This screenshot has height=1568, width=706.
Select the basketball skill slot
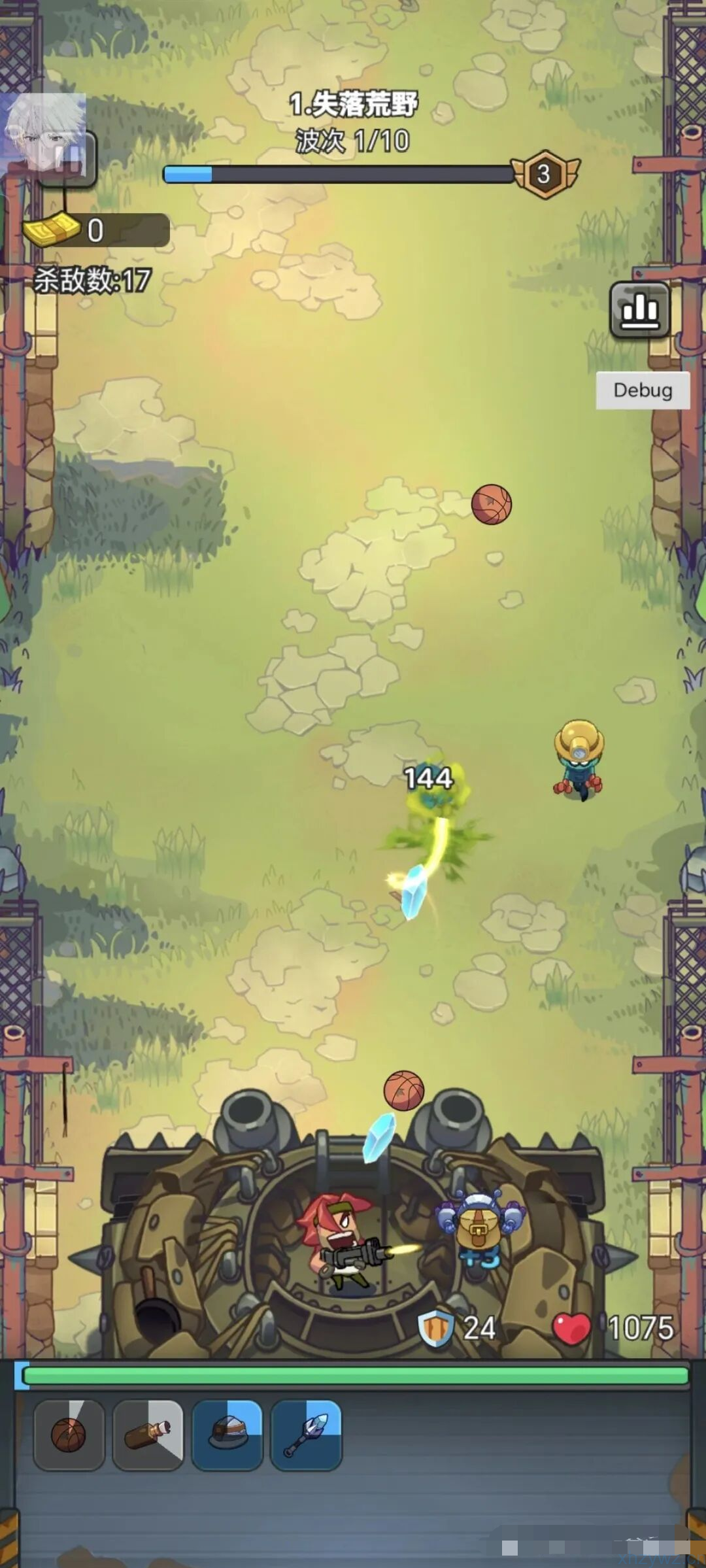69,1435
